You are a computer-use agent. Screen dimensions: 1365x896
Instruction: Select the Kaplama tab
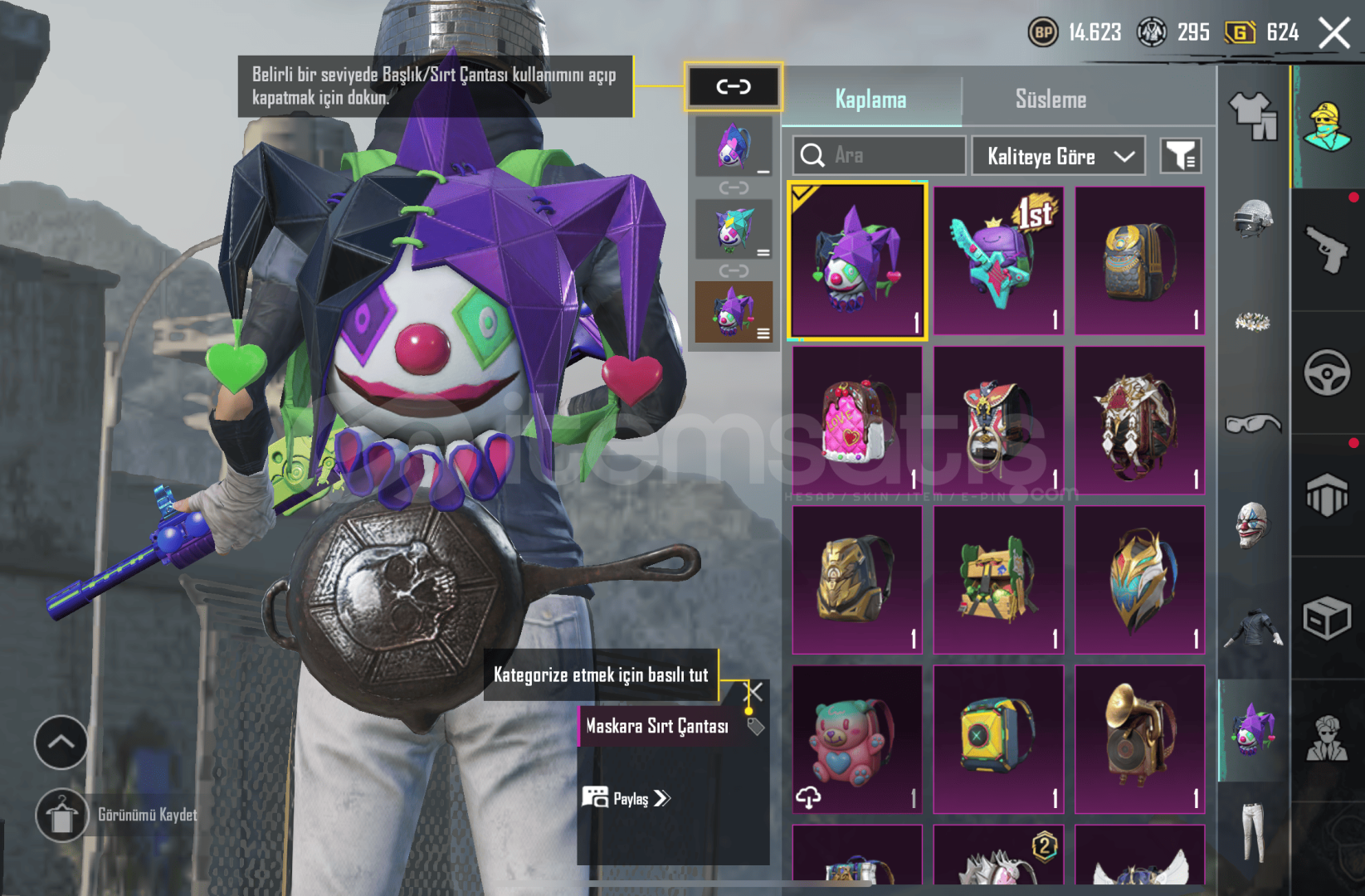[870, 100]
